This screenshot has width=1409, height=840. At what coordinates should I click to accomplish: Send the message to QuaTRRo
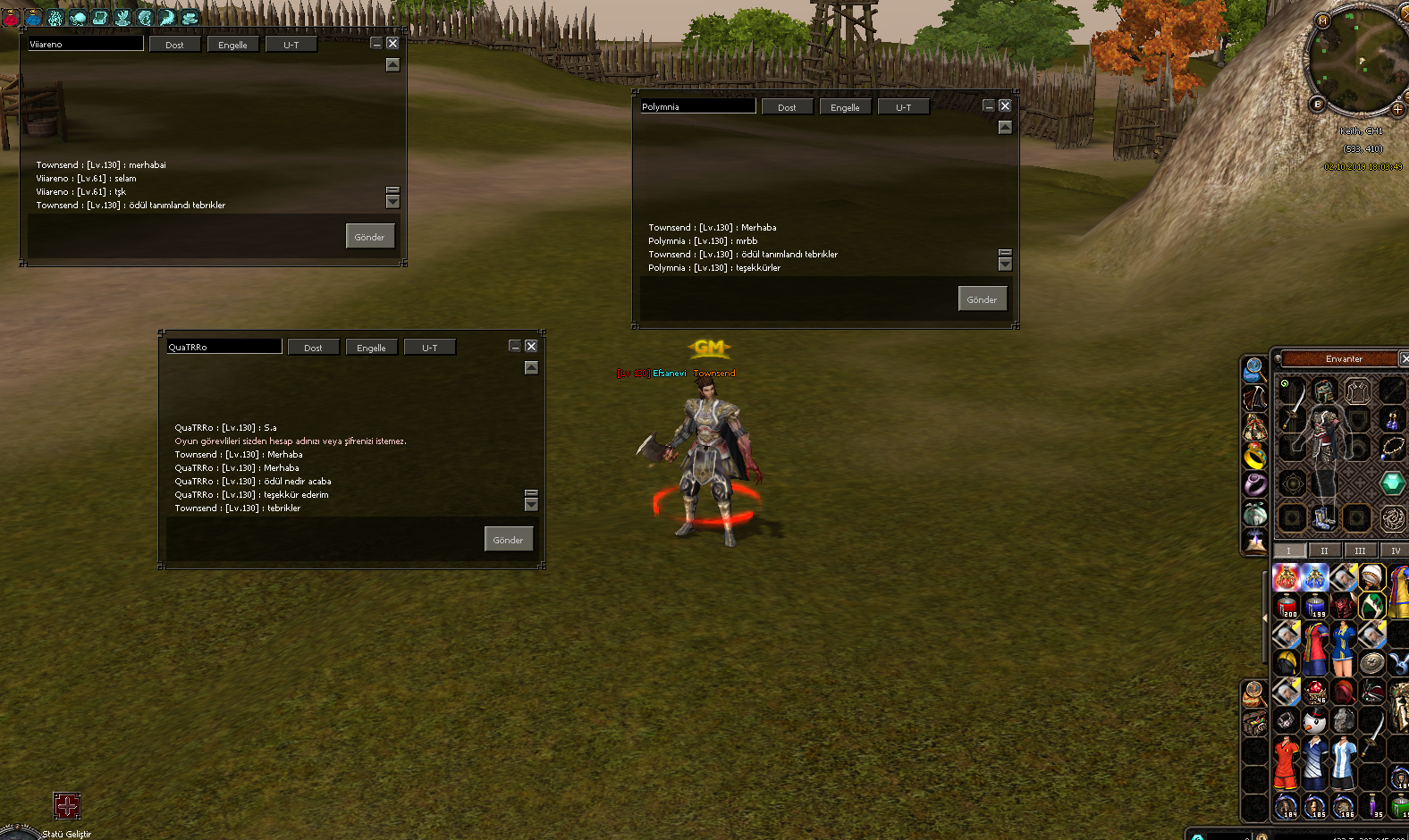[x=508, y=540]
